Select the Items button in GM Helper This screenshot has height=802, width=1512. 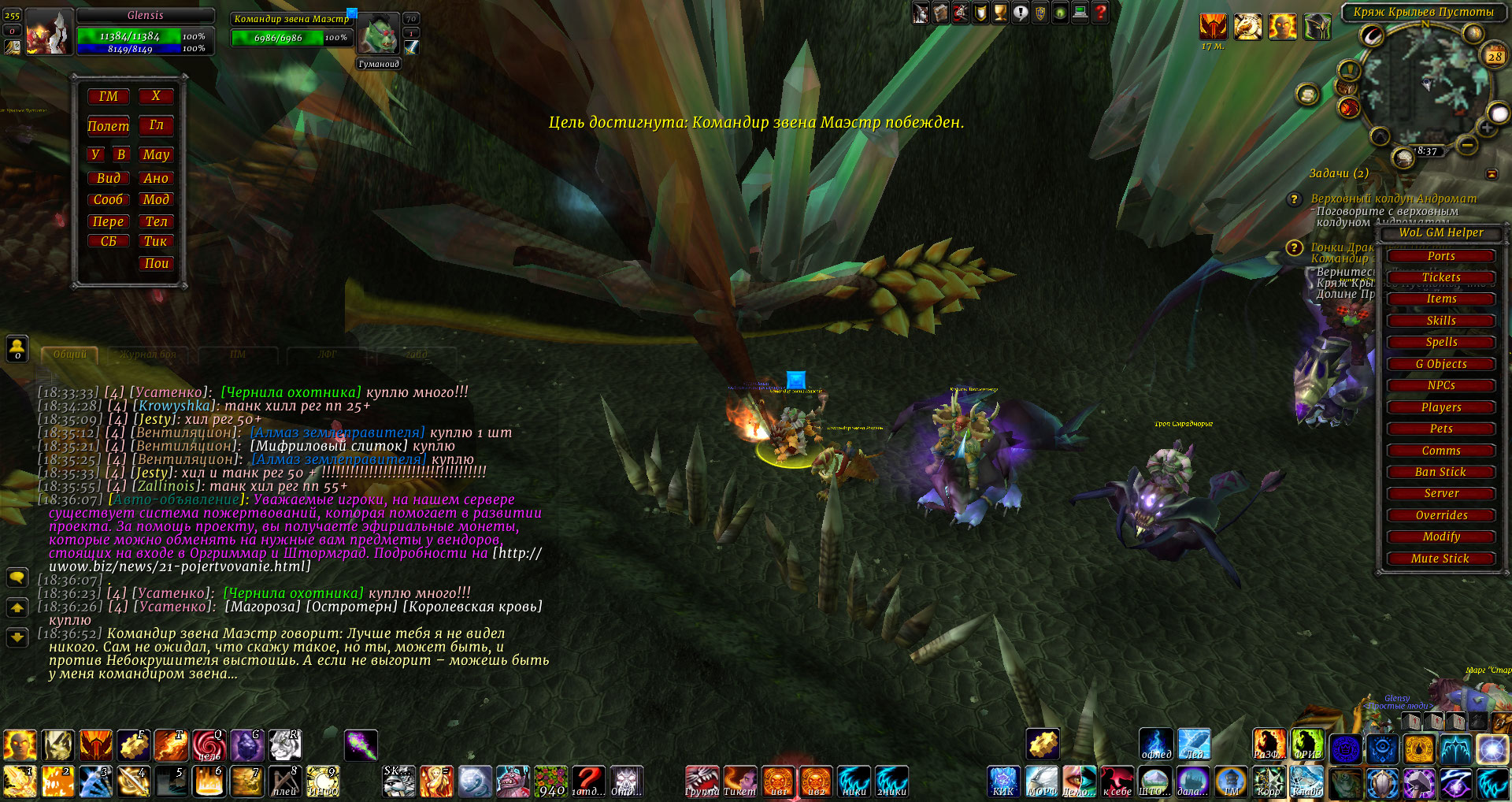(x=1440, y=299)
